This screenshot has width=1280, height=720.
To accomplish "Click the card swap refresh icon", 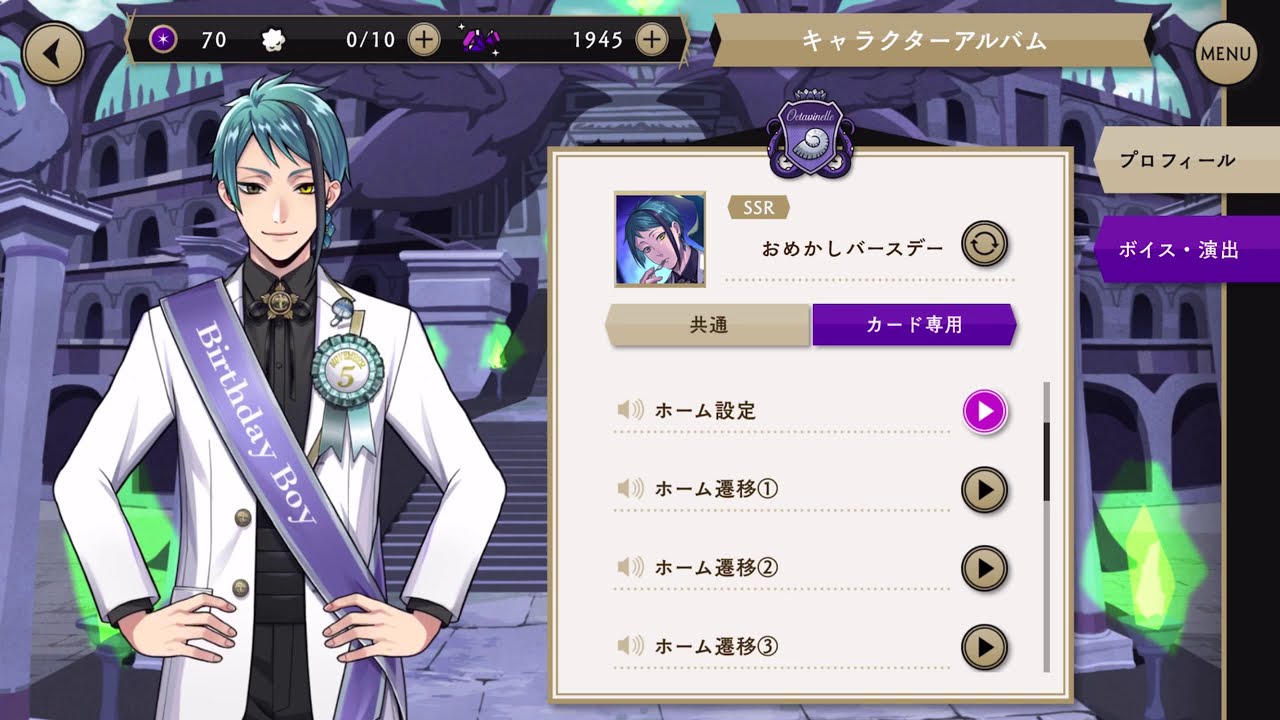I will 983,243.
